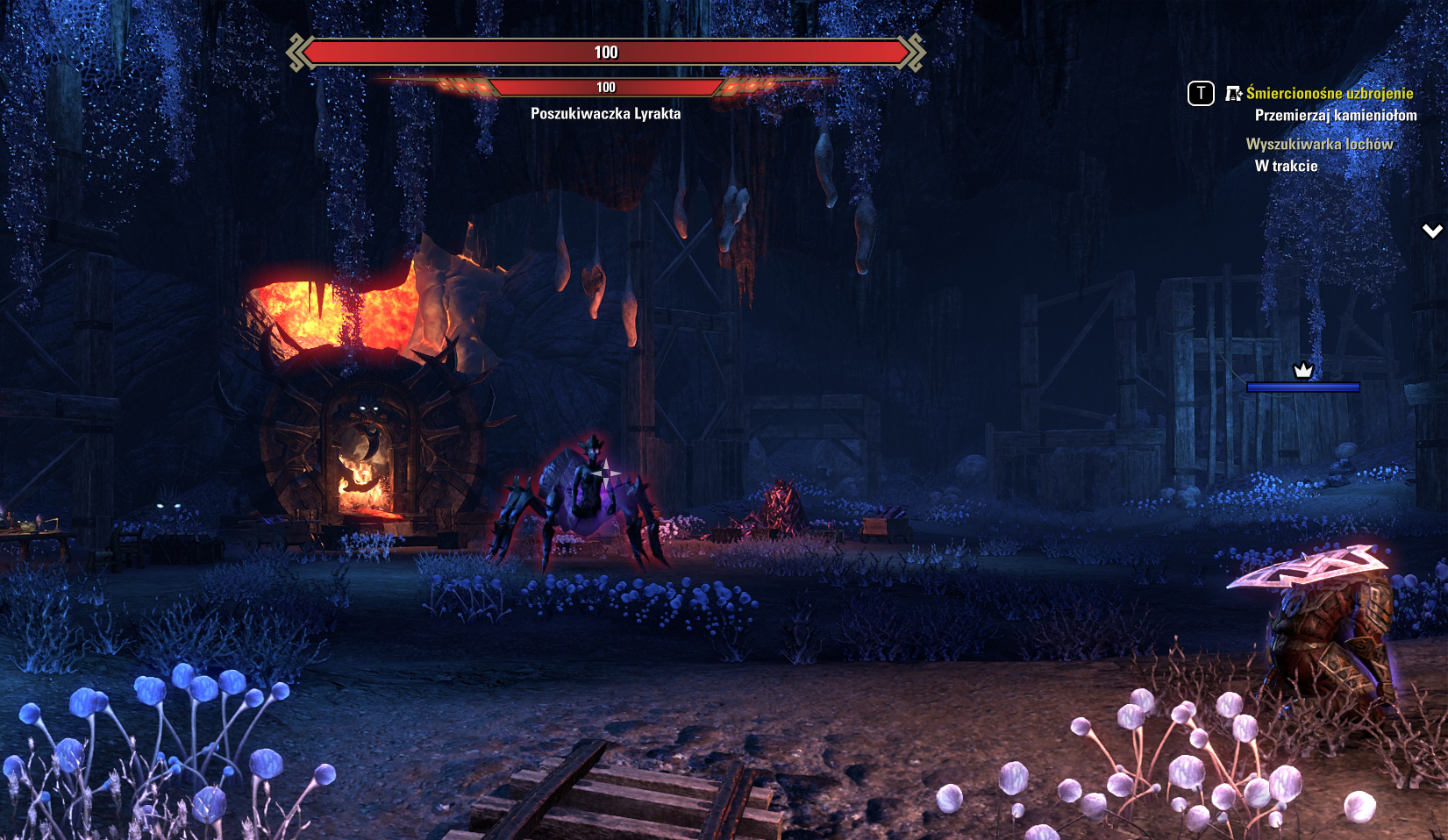Select the Śmiercionośne uzbrojenie quest tracker entry
This screenshot has height=840, width=1448.
[1329, 93]
